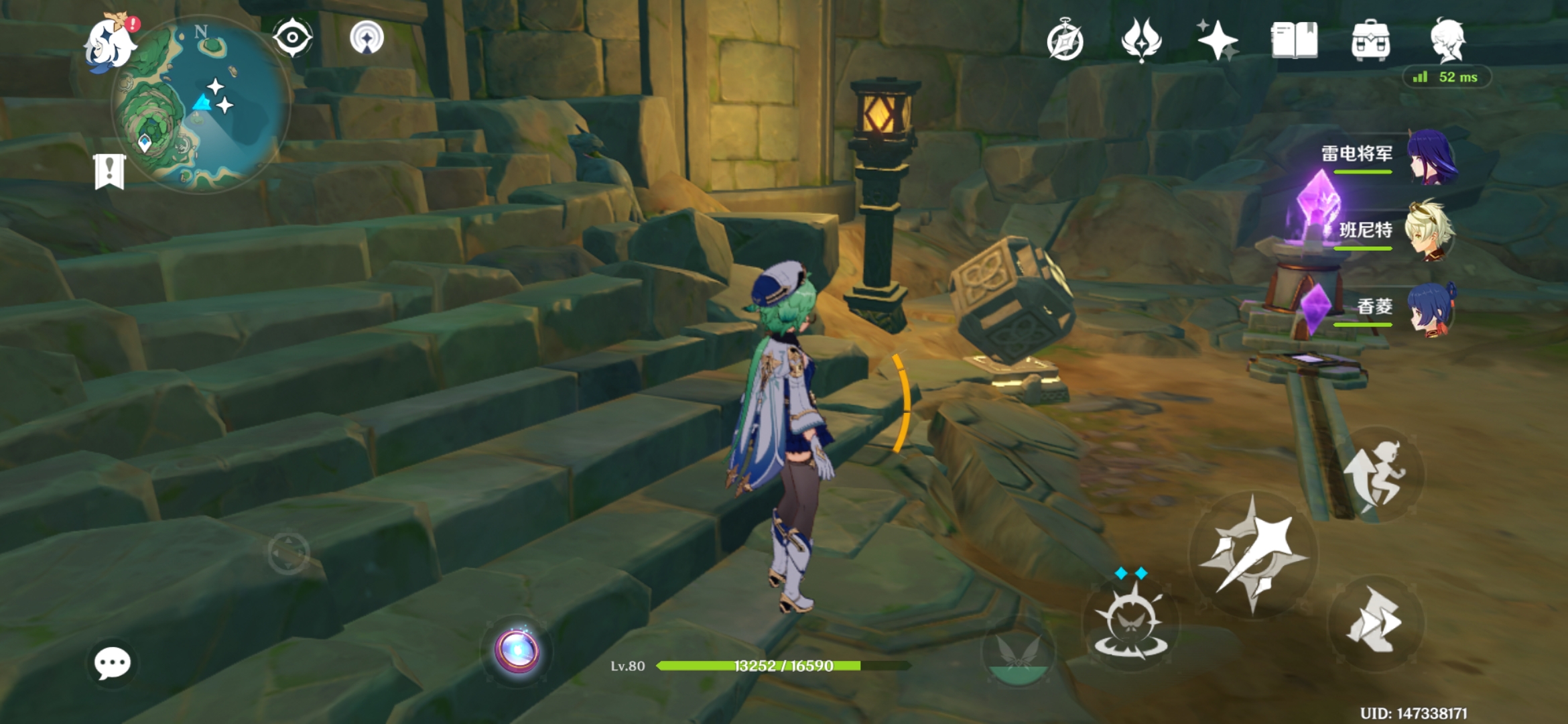Open the chat speech bubble
Viewport: 1568px width, 724px height.
pyautogui.click(x=112, y=664)
